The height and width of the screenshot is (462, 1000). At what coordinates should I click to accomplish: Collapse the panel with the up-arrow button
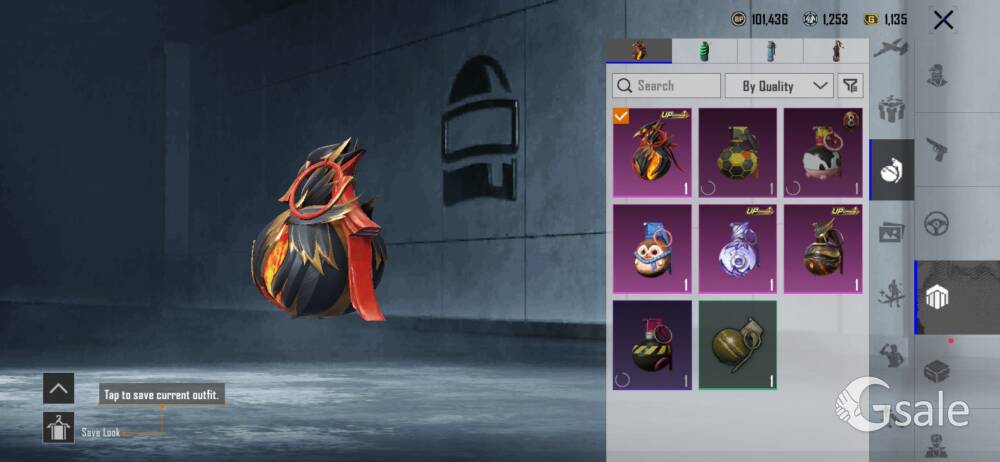[x=58, y=388]
